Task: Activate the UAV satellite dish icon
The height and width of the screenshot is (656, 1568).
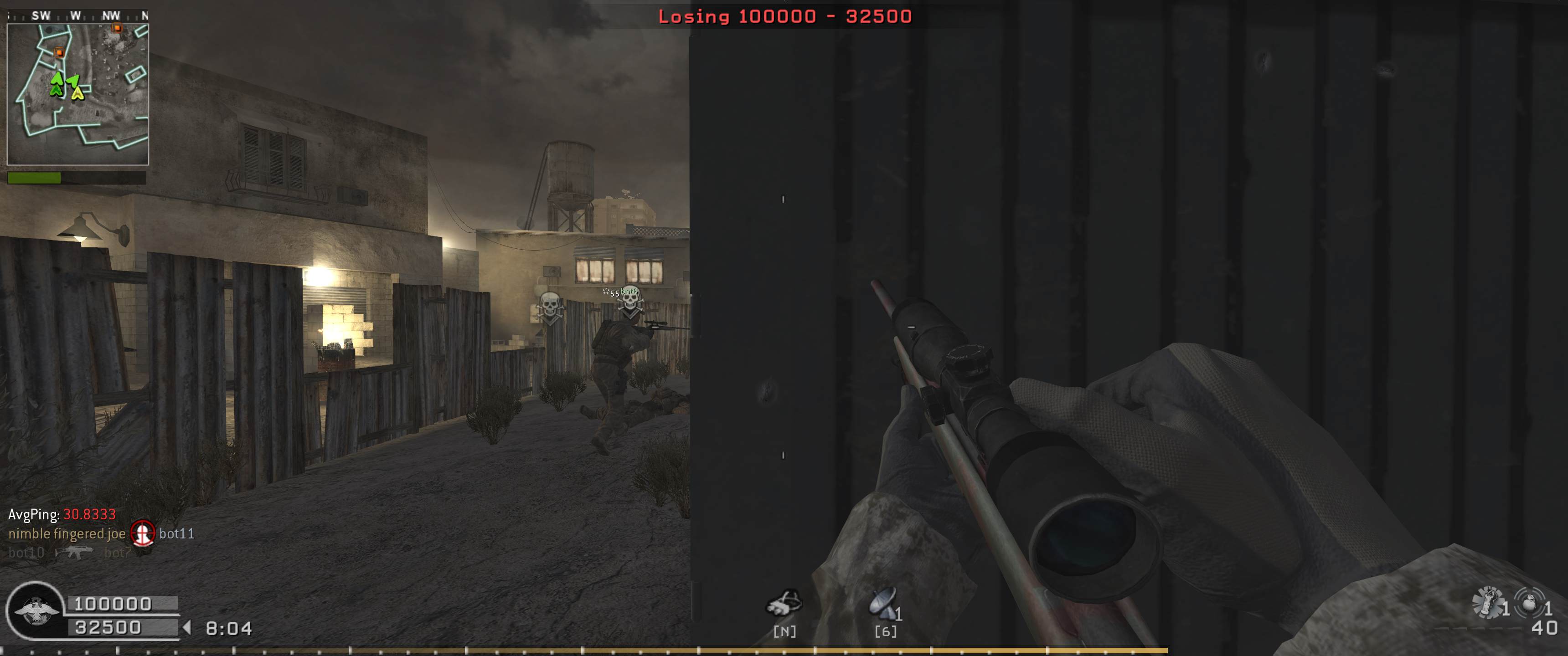Action: click(883, 602)
